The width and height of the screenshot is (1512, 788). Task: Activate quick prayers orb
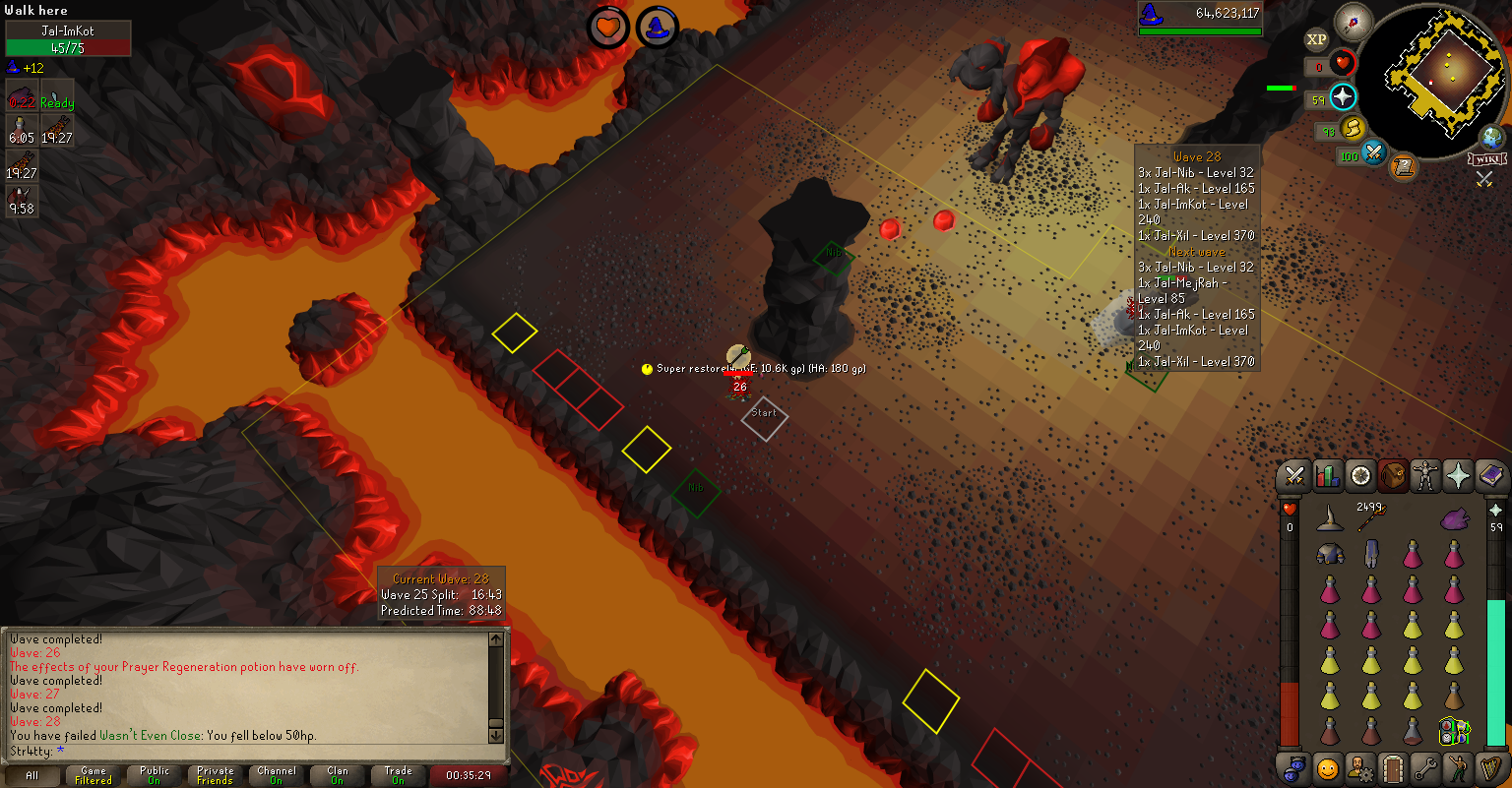pos(1344,96)
